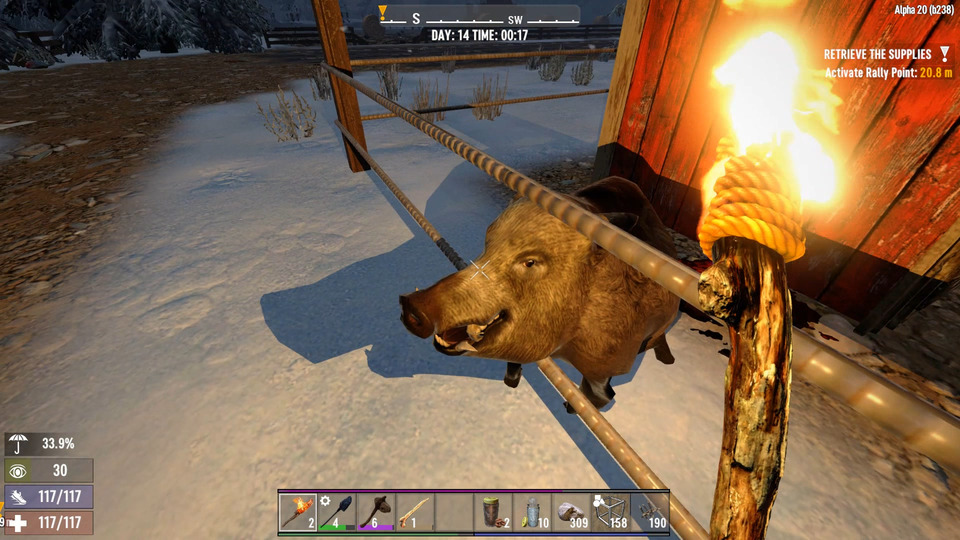960x540 pixels.
Task: Click the umbrella weather protection icon
Action: (18, 444)
